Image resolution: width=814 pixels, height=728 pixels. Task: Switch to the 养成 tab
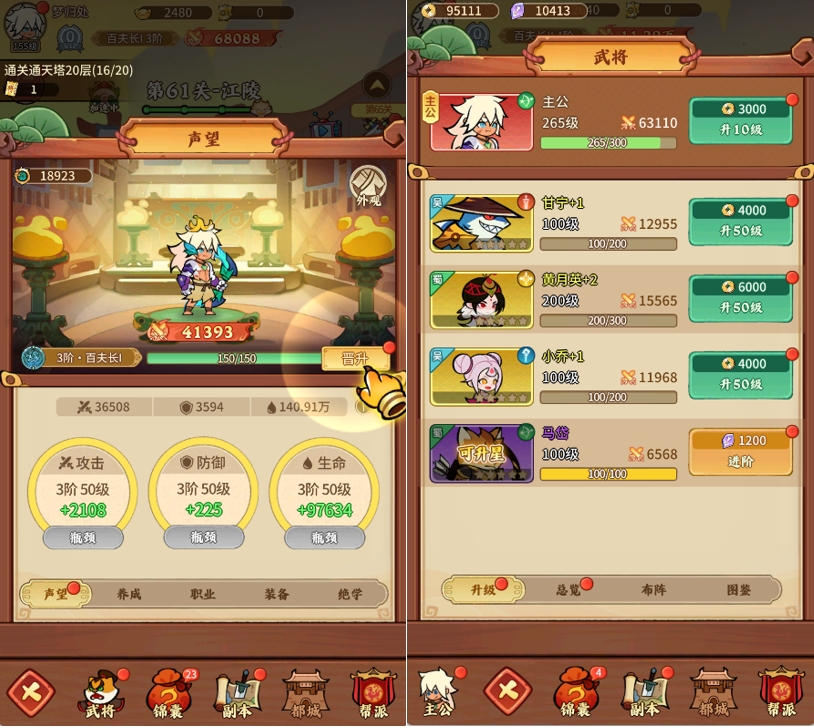pyautogui.click(x=129, y=594)
